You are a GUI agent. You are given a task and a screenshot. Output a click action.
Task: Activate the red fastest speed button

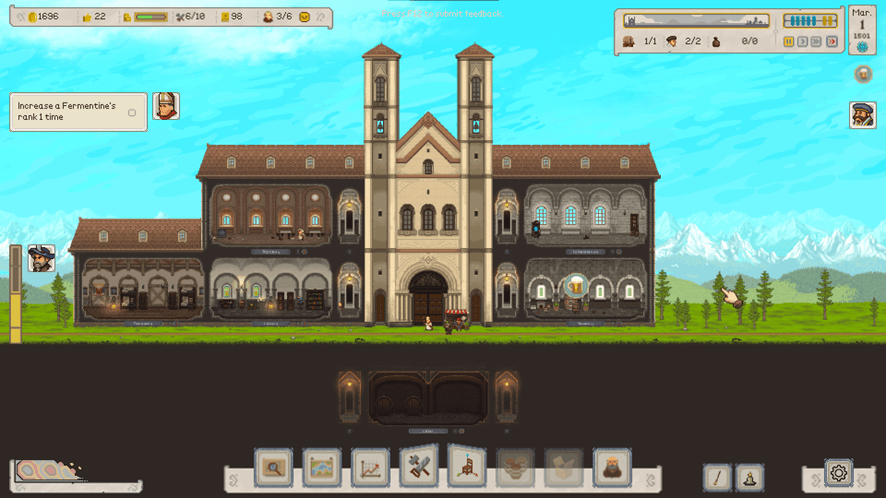pos(831,42)
